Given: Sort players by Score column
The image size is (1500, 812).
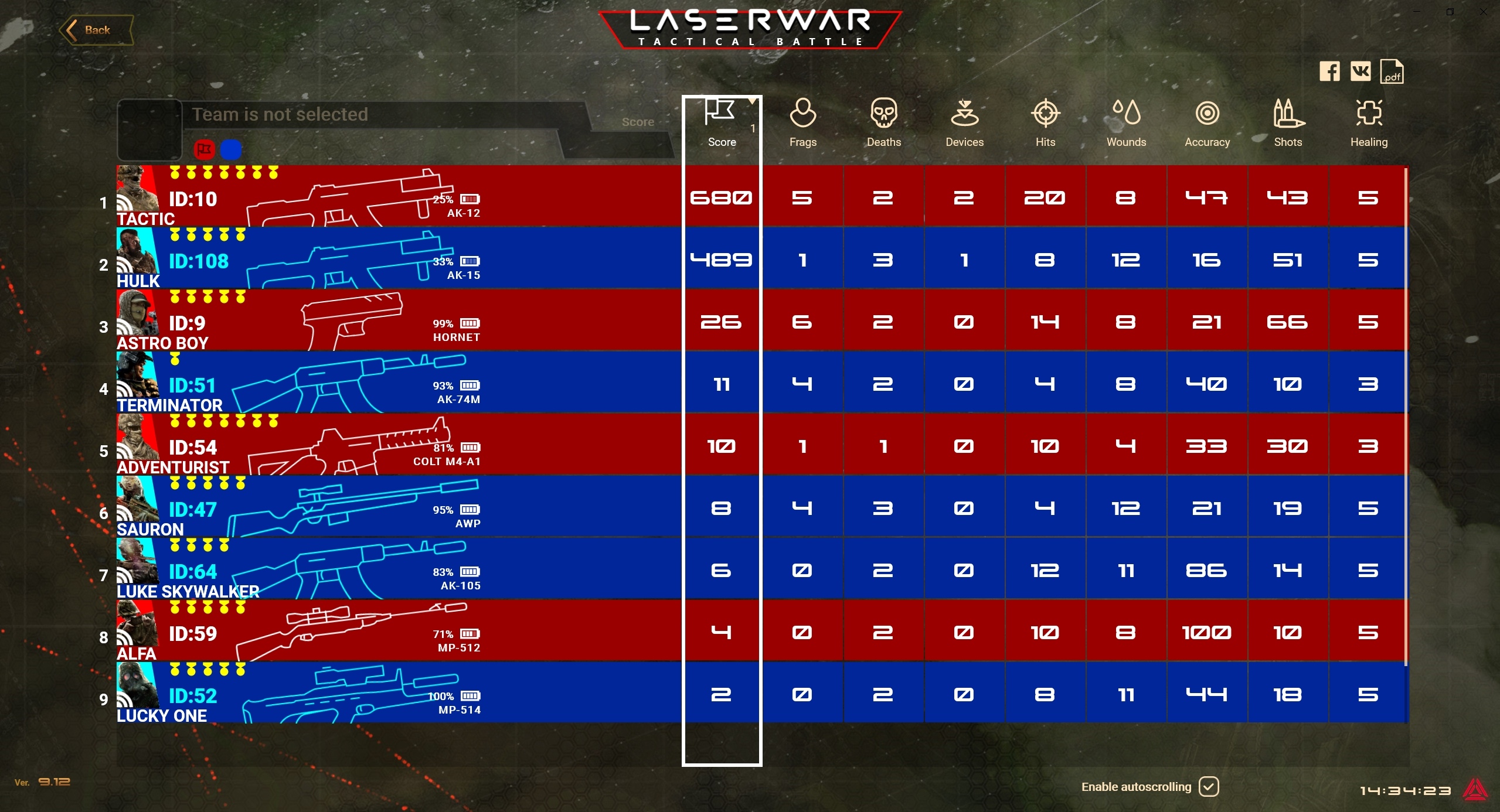Looking at the screenshot, I should (722, 123).
